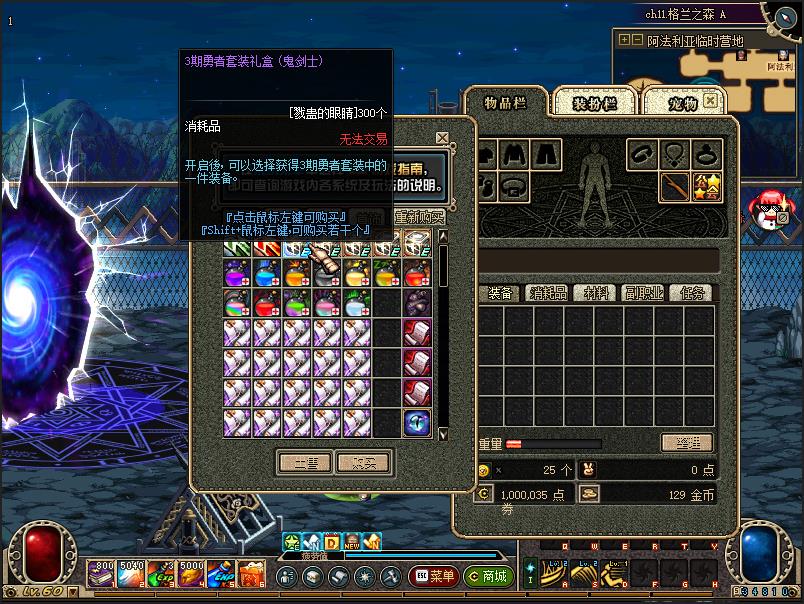804x604 pixels.
Task: Click the 购买 (buy) button
Action: coord(362,463)
